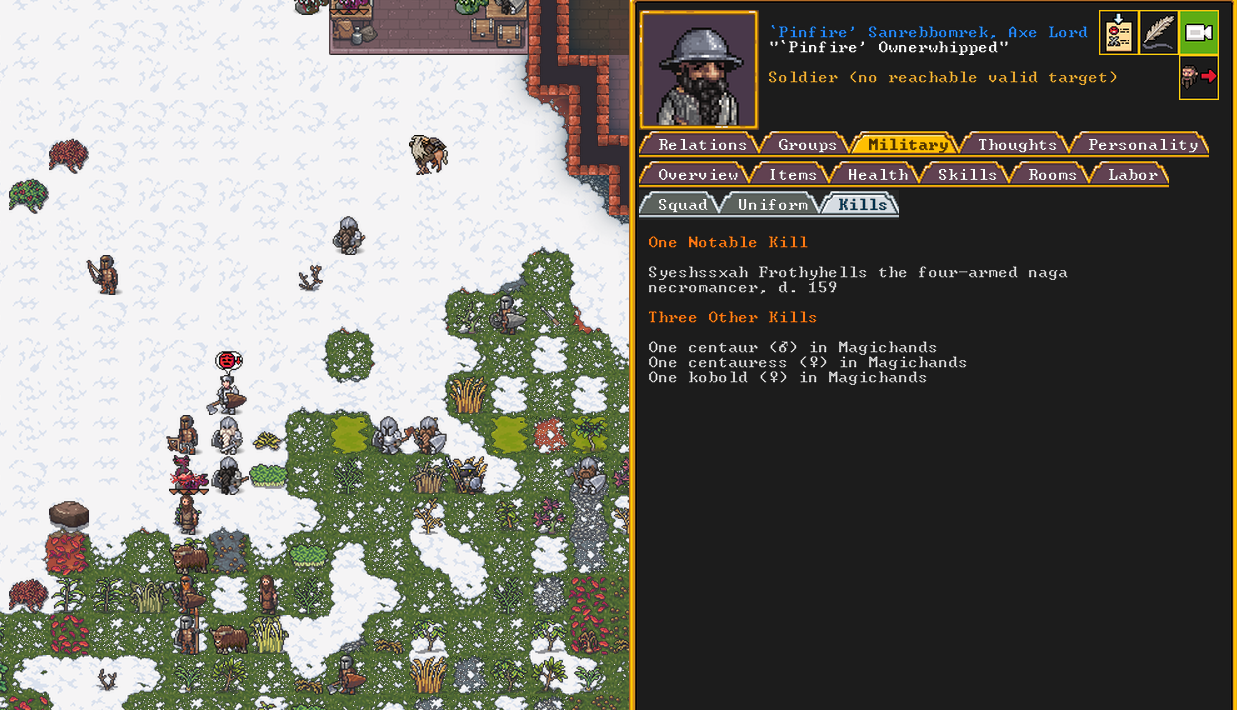The width and height of the screenshot is (1237, 710).
Task: Select the Labor tab
Action: [x=1132, y=175]
